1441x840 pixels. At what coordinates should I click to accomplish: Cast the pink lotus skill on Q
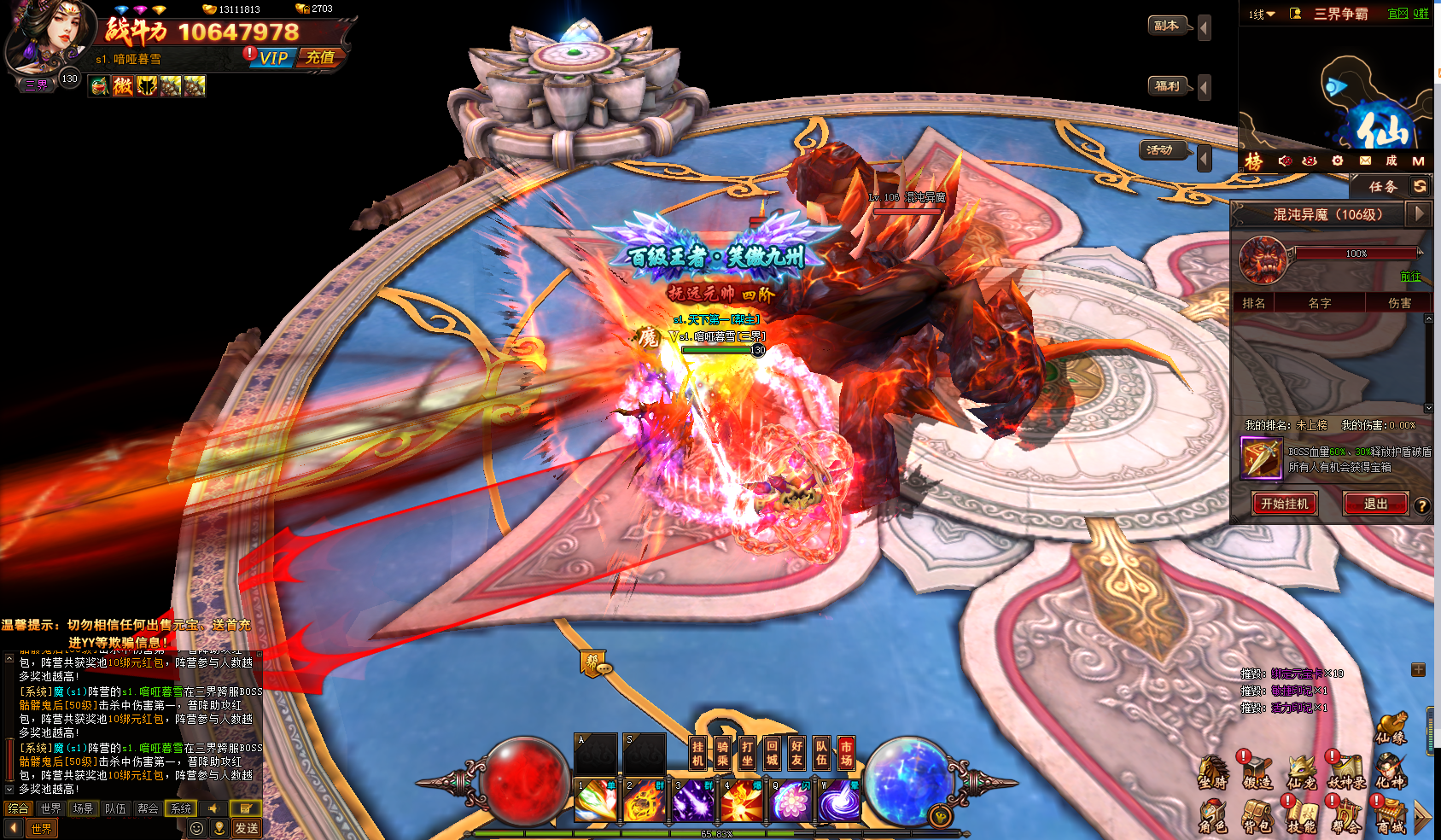(x=791, y=802)
